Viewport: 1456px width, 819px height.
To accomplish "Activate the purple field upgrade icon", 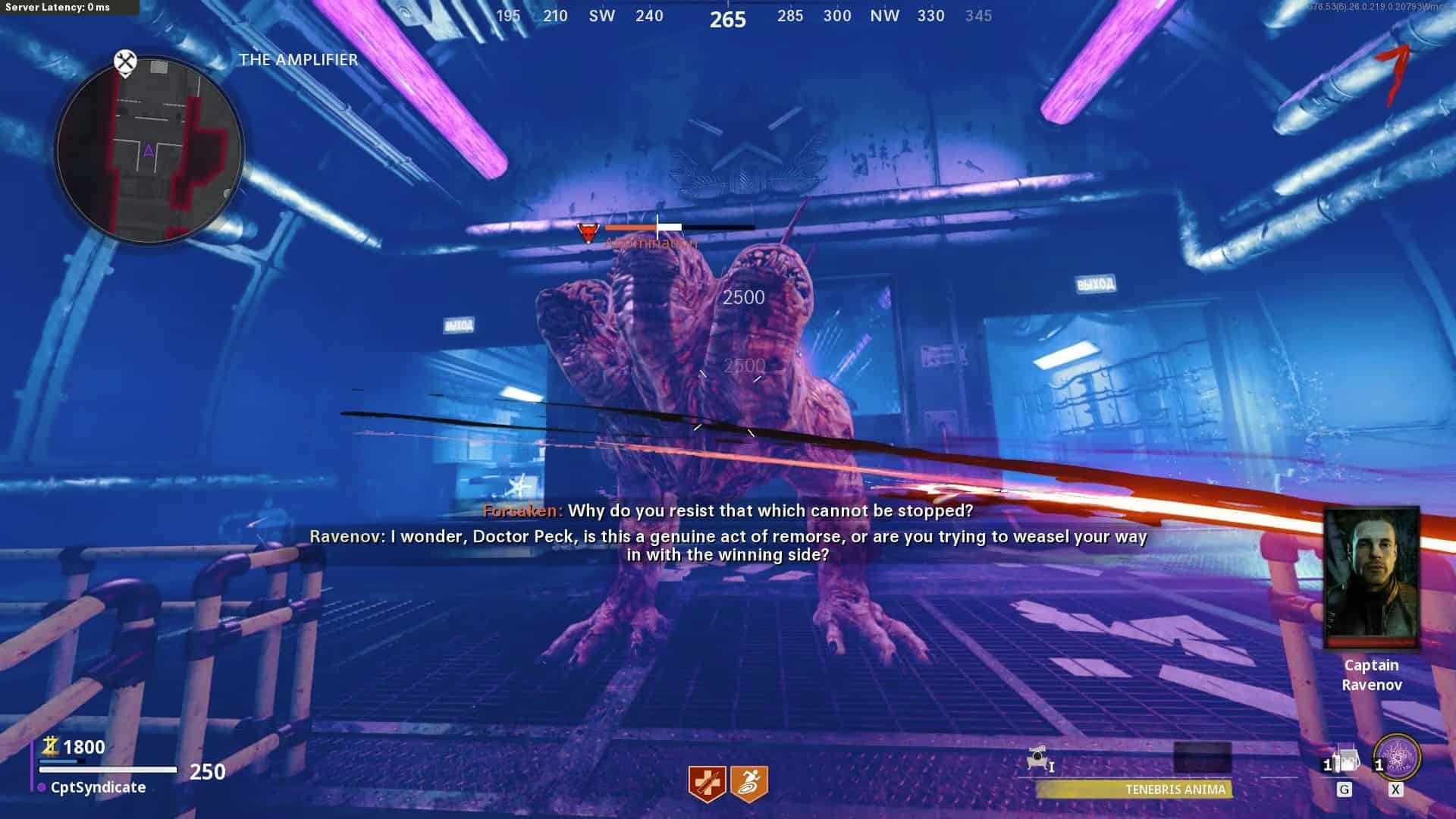I will click(1396, 757).
